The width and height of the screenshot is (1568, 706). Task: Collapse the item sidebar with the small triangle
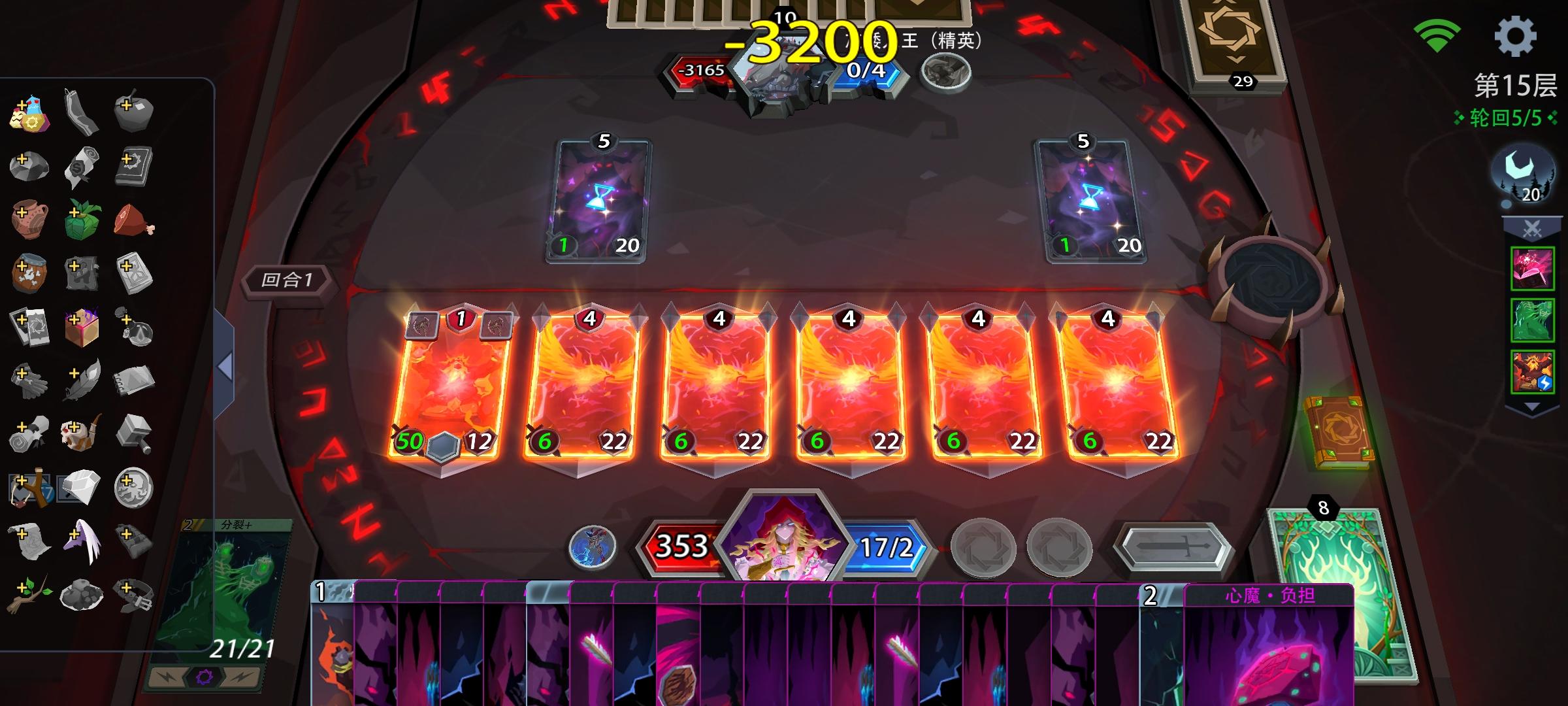coord(225,365)
